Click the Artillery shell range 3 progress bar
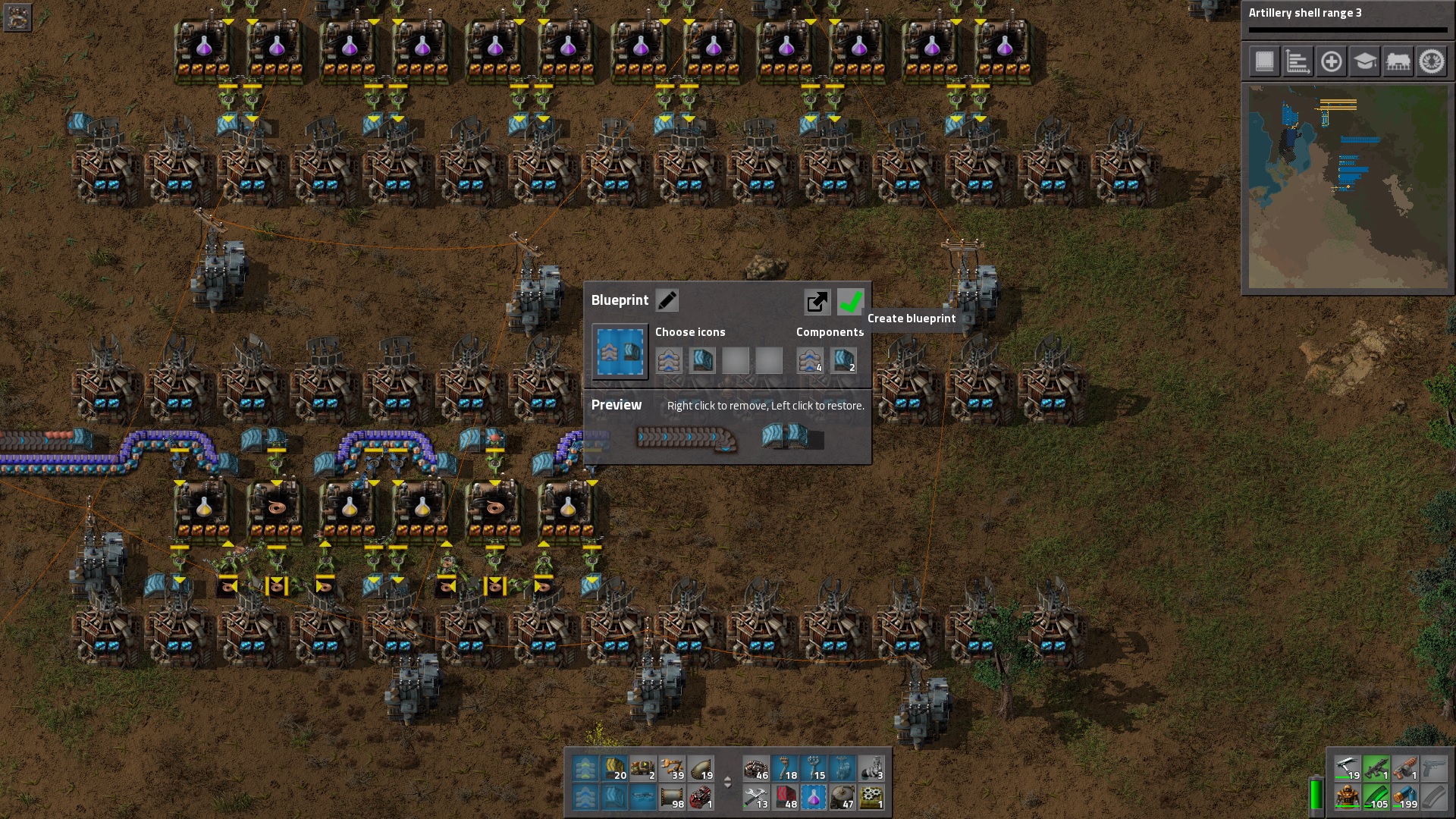This screenshot has width=1456, height=819. coord(1346,30)
